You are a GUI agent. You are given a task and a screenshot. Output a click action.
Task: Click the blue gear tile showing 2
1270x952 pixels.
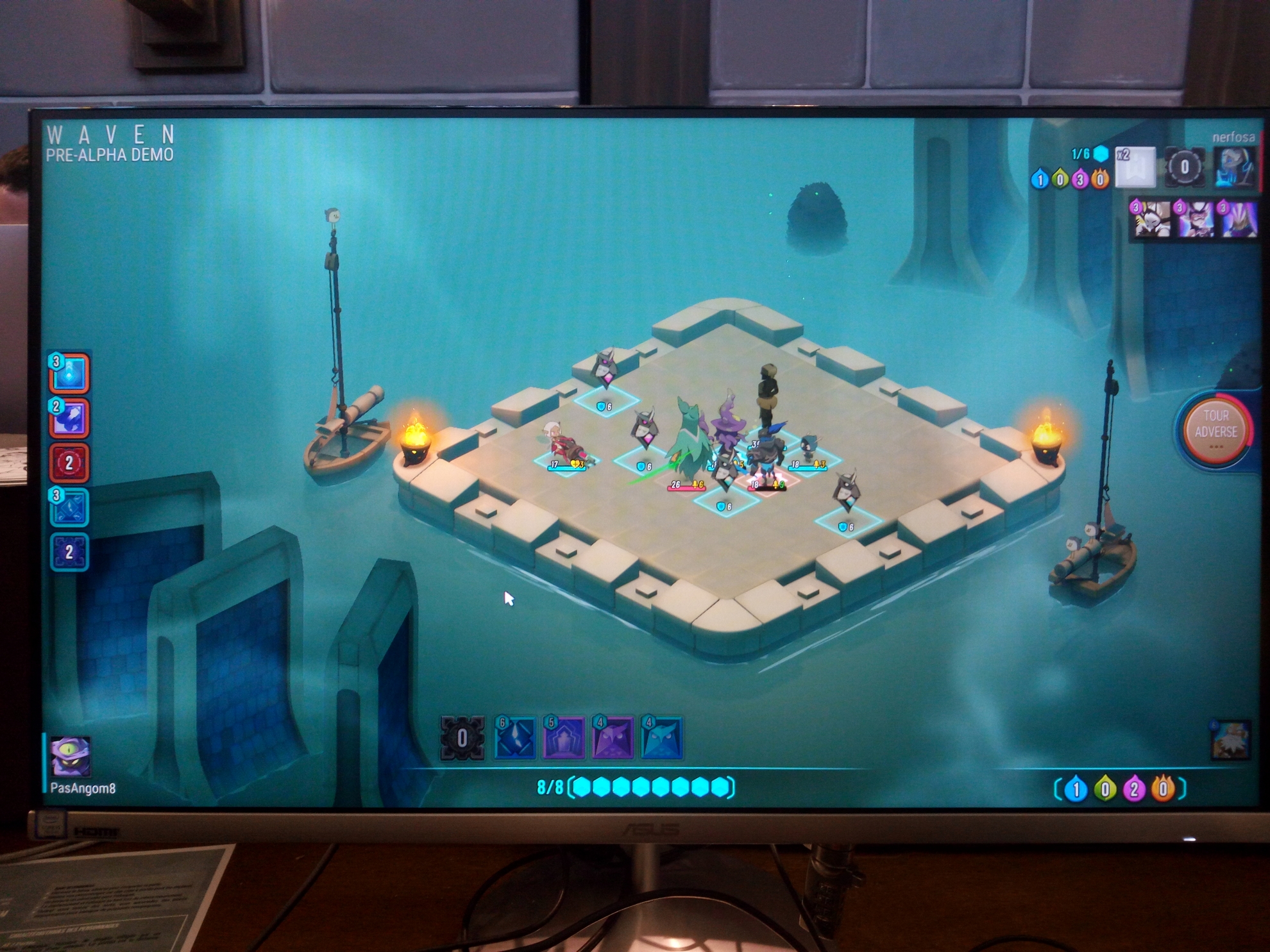(69, 552)
